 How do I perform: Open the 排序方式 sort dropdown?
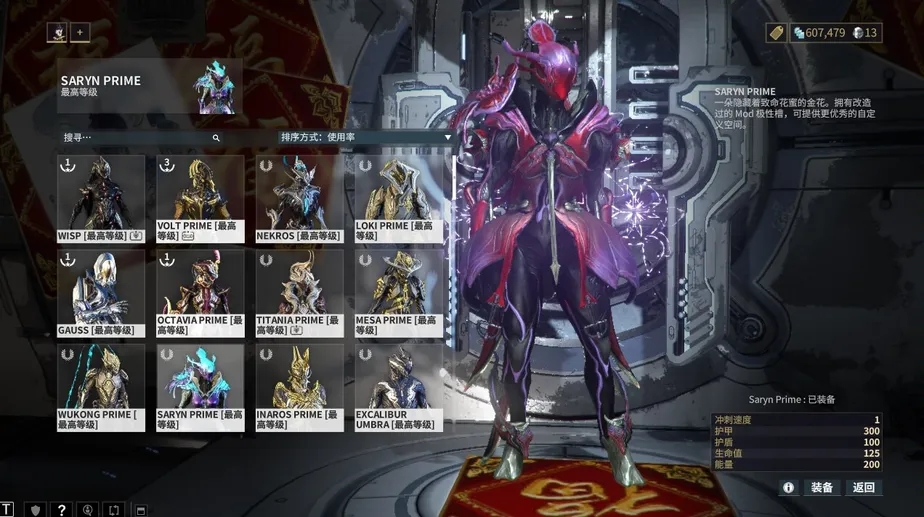point(365,137)
